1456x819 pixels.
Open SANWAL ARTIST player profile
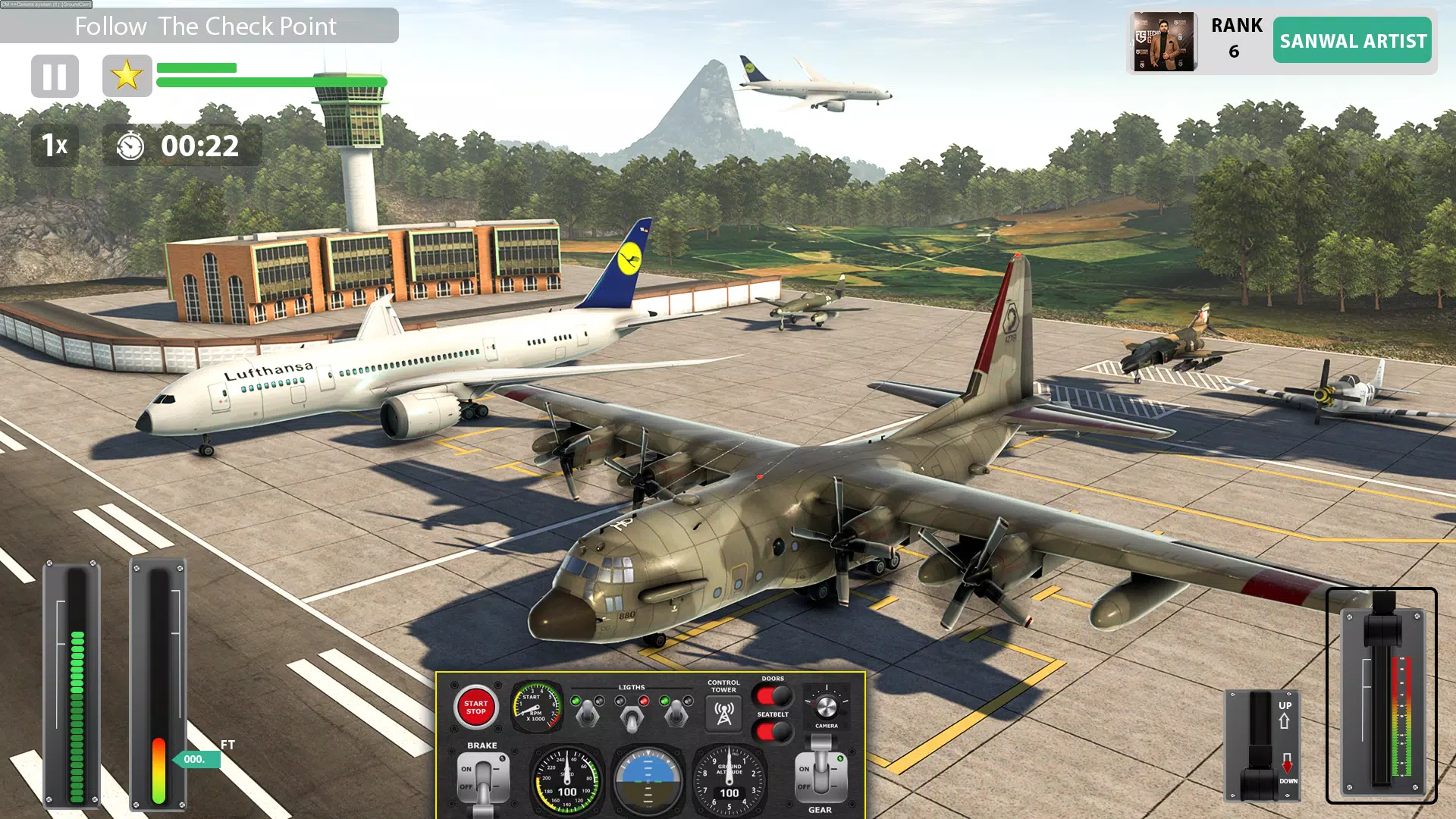coord(1352,41)
